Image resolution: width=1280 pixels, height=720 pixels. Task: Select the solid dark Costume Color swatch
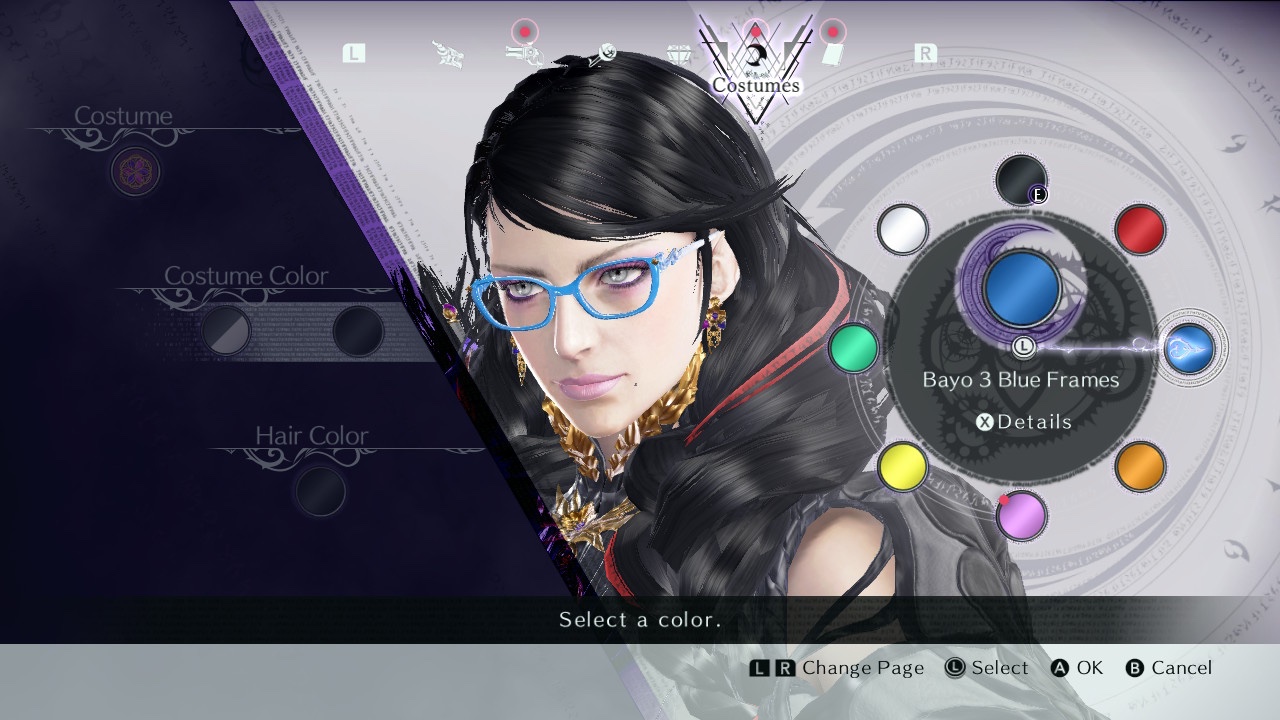tap(357, 331)
